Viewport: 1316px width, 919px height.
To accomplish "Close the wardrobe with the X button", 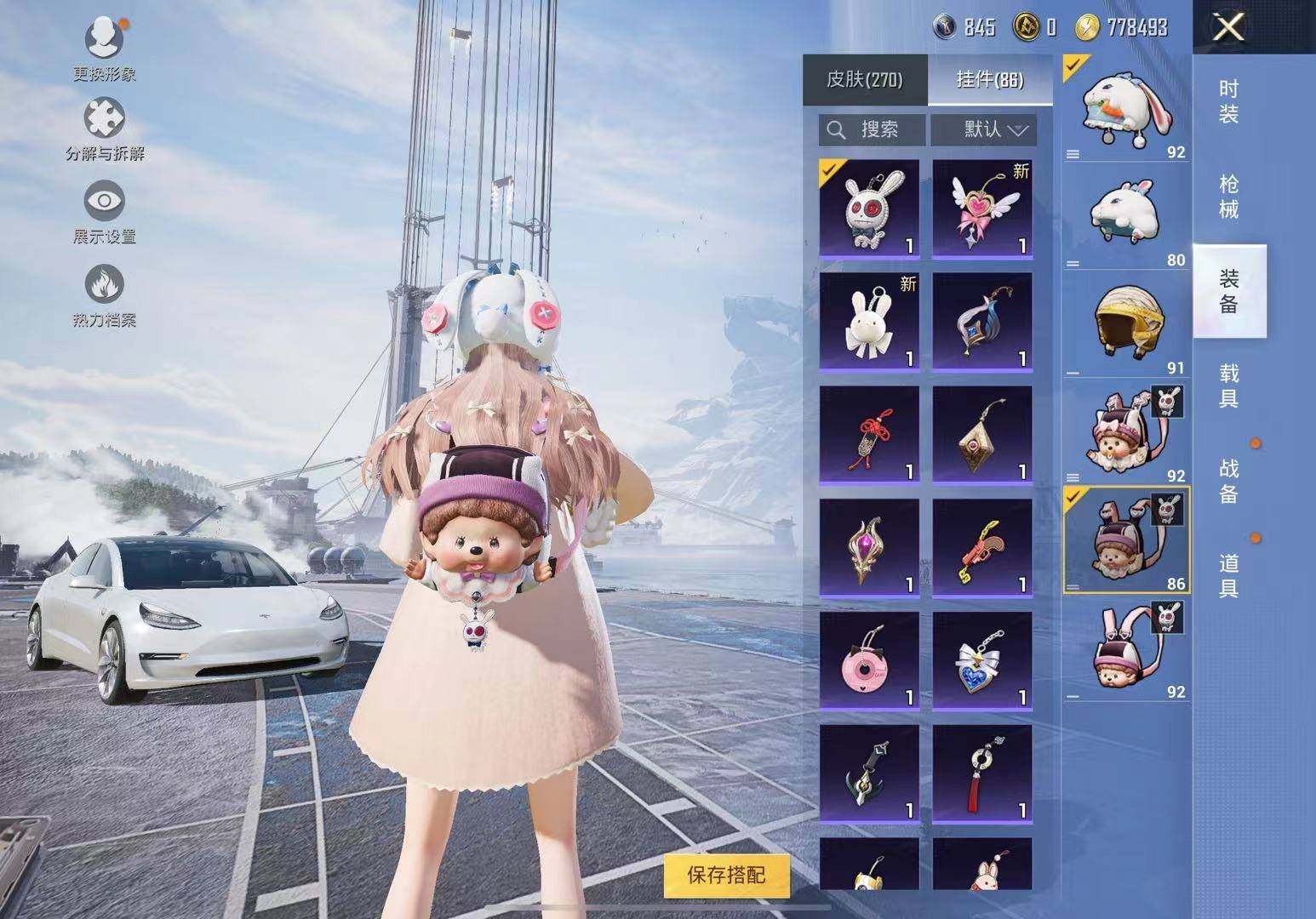I will click(x=1228, y=28).
